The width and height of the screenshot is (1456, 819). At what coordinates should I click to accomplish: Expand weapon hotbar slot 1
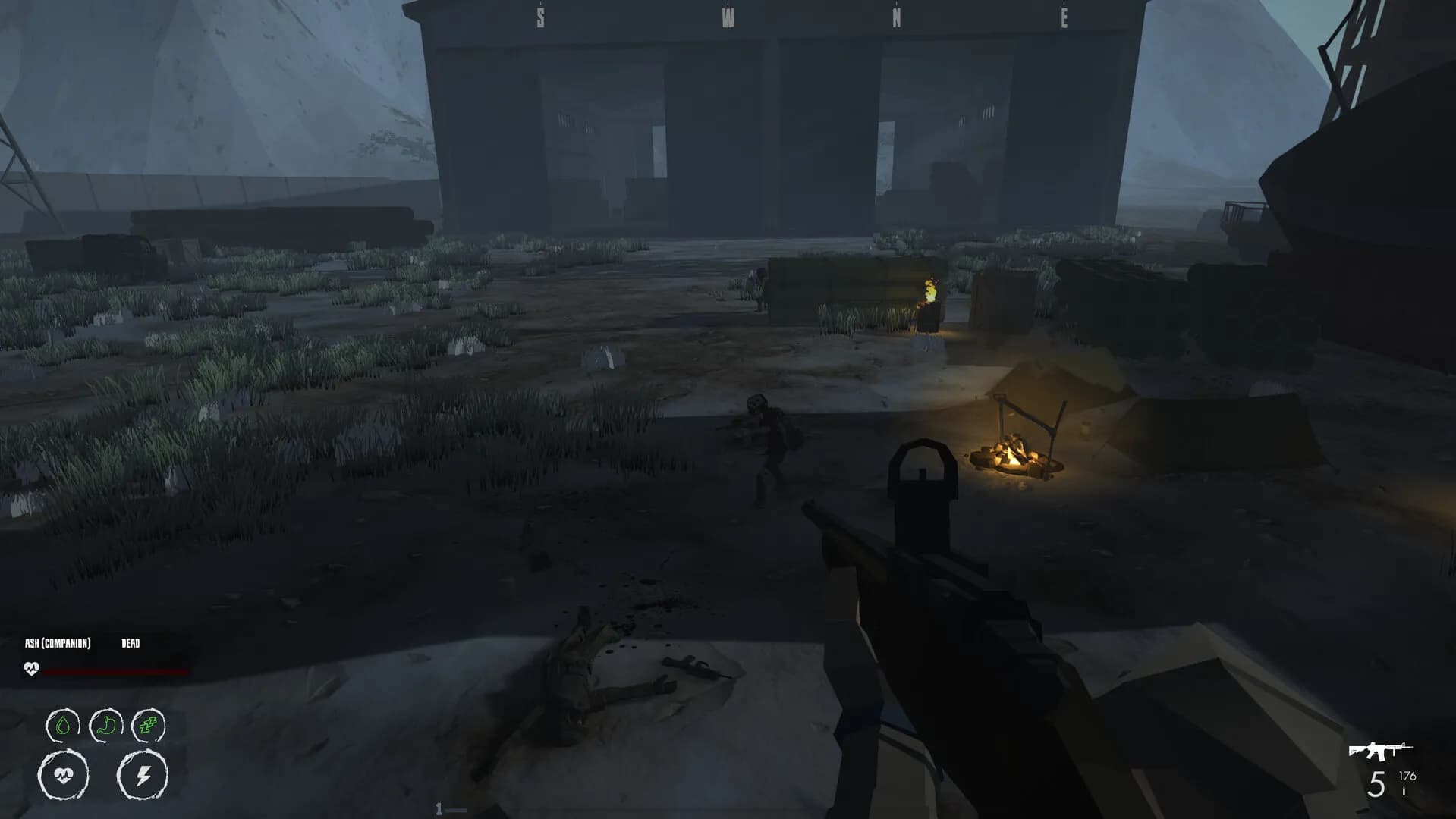(x=439, y=808)
